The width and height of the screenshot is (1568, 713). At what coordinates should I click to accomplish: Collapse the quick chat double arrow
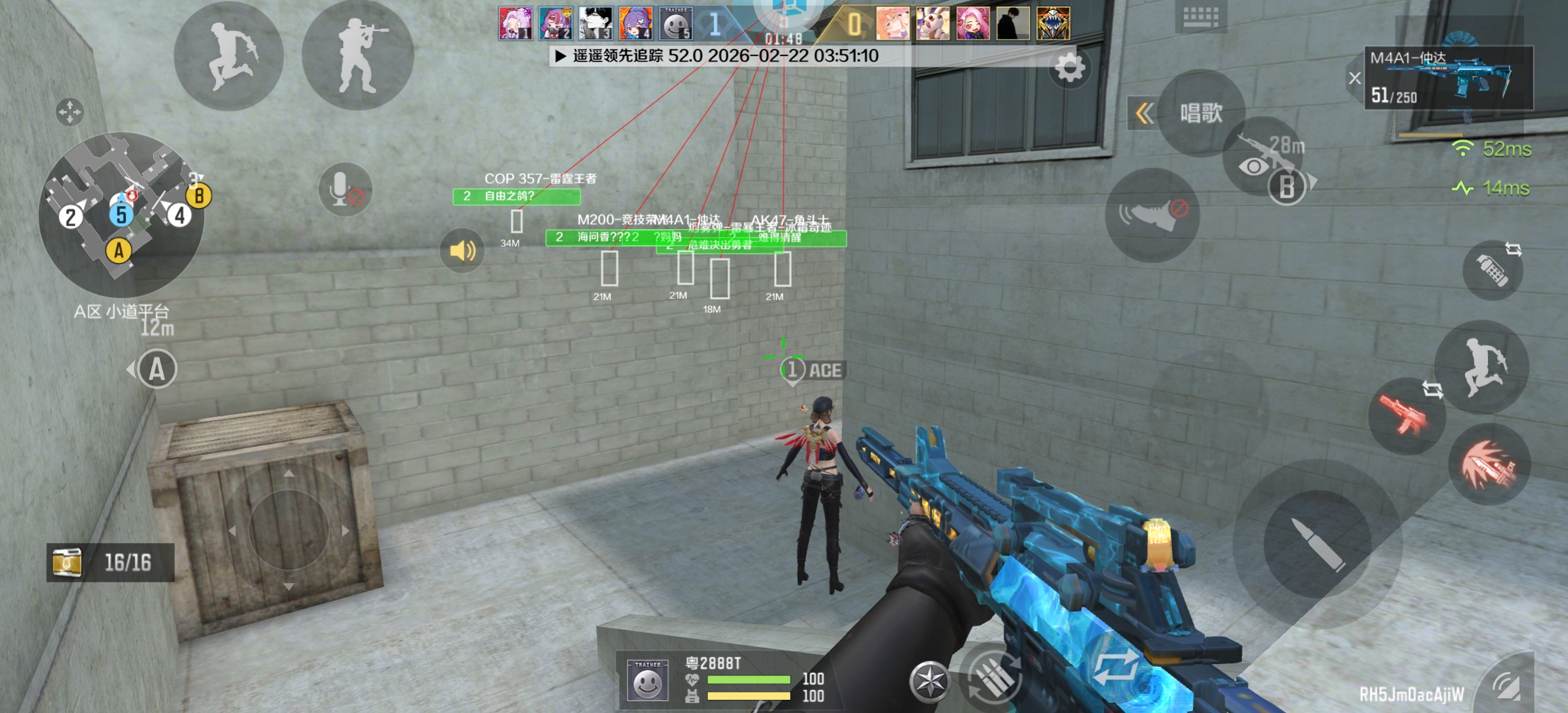tap(1145, 114)
